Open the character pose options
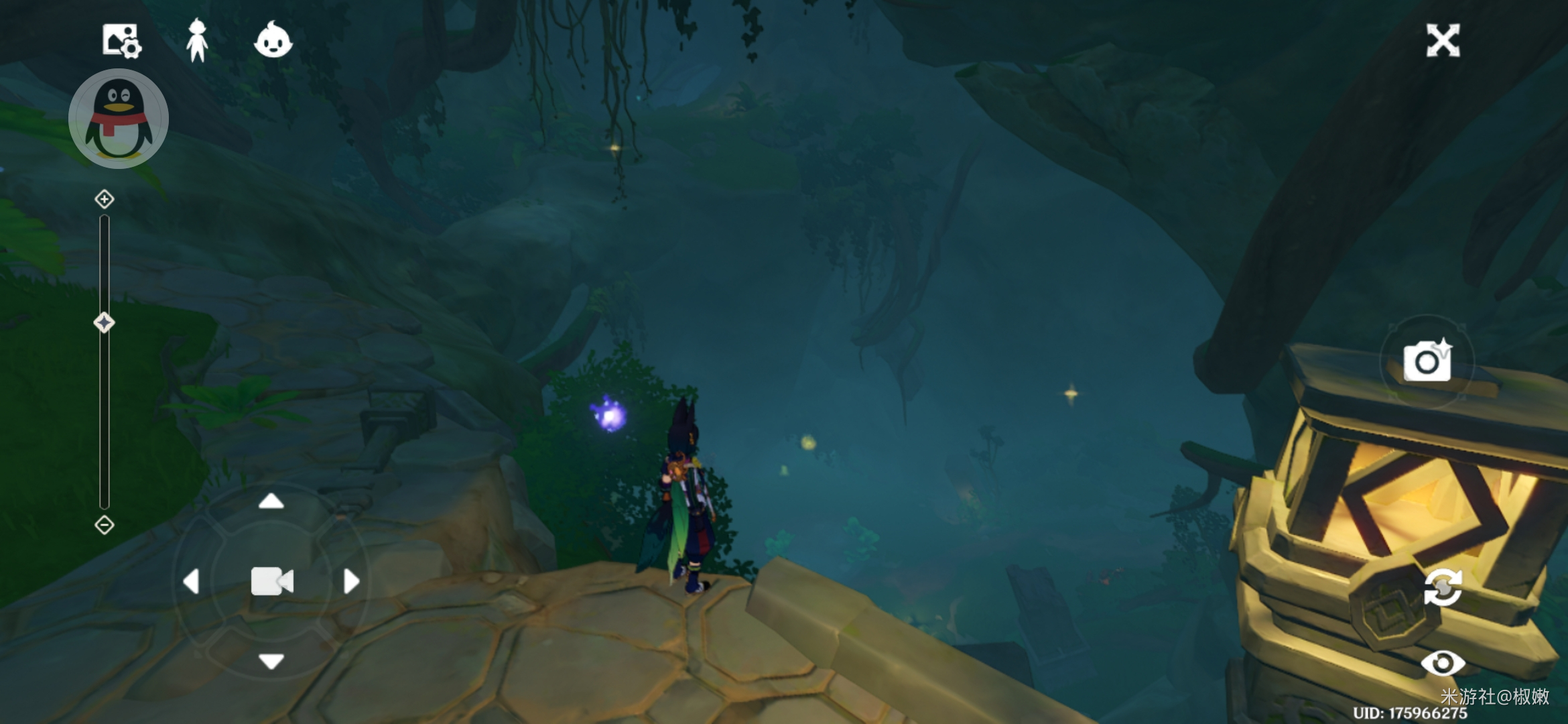Viewport: 1568px width, 724px height. (x=197, y=41)
